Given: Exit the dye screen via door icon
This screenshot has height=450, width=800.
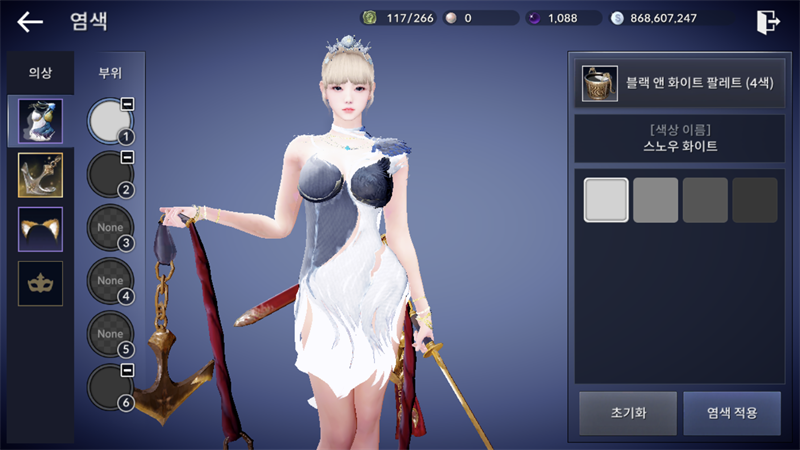Looking at the screenshot, I should coord(768,21).
